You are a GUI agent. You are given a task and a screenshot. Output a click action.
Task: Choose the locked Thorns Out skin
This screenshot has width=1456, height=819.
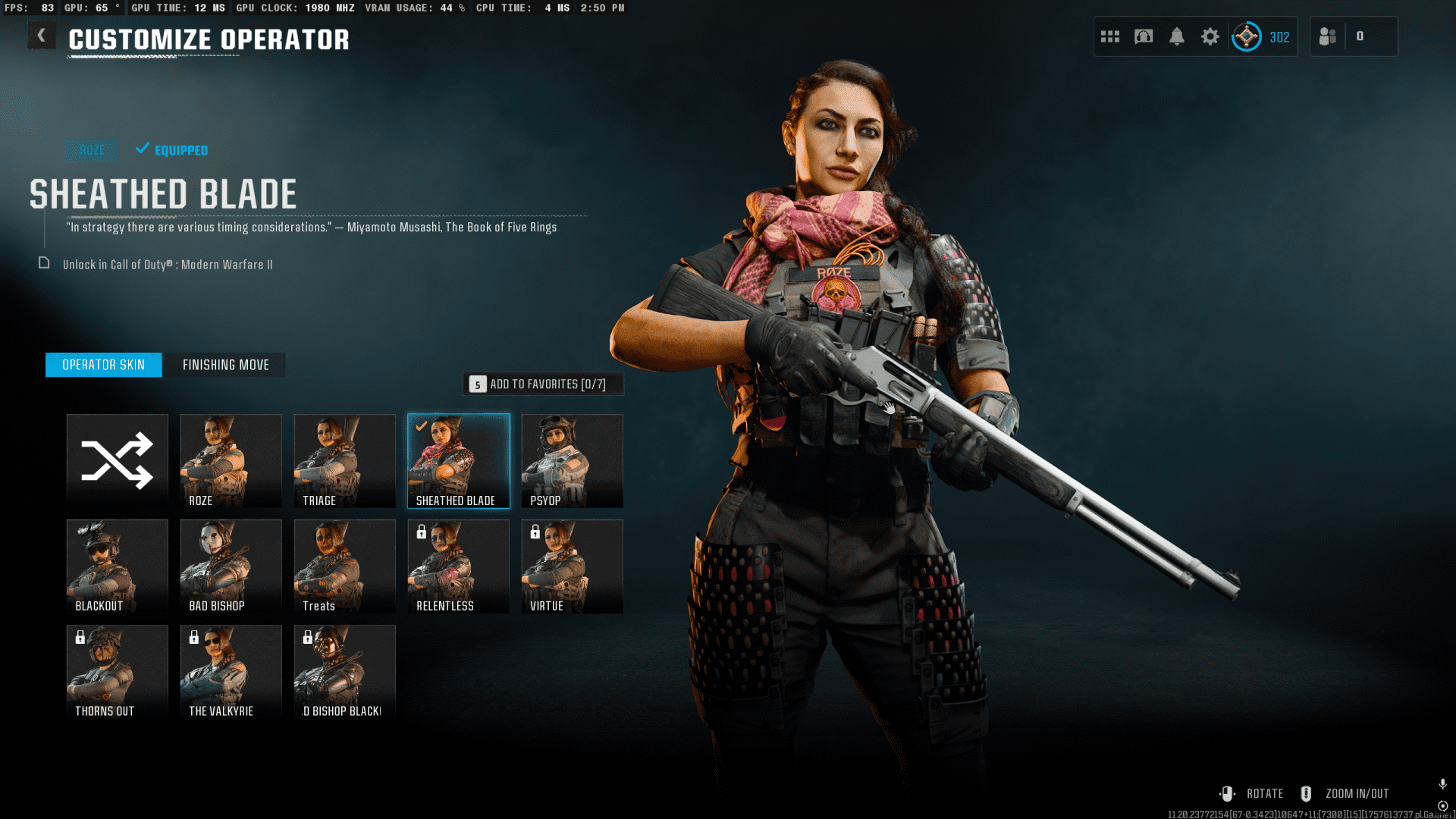click(x=118, y=672)
